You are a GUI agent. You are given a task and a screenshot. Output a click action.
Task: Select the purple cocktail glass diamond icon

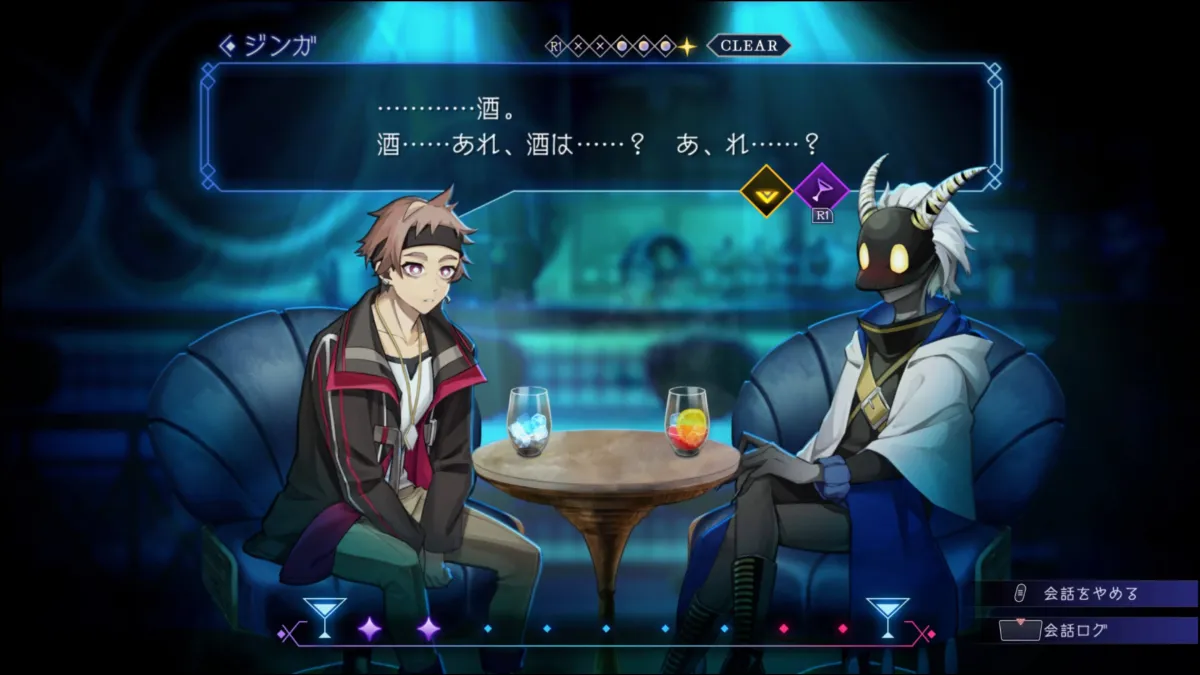(x=822, y=189)
